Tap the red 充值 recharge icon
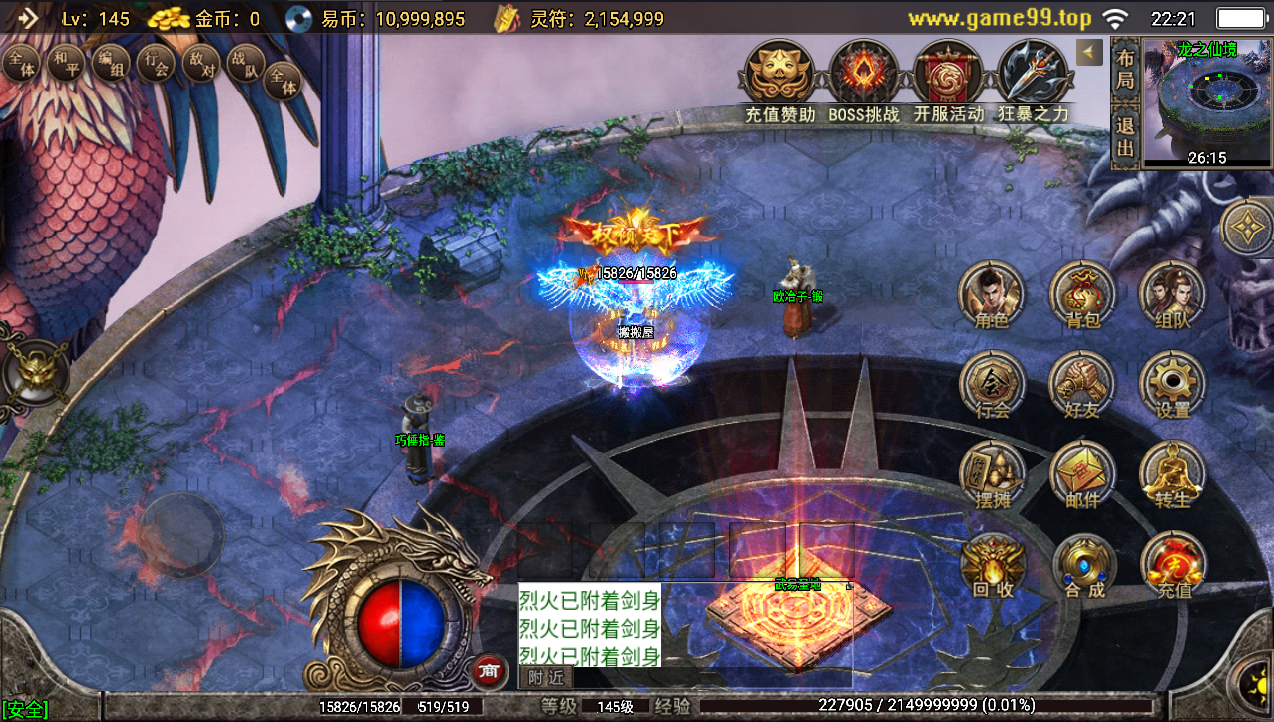 click(x=1173, y=565)
